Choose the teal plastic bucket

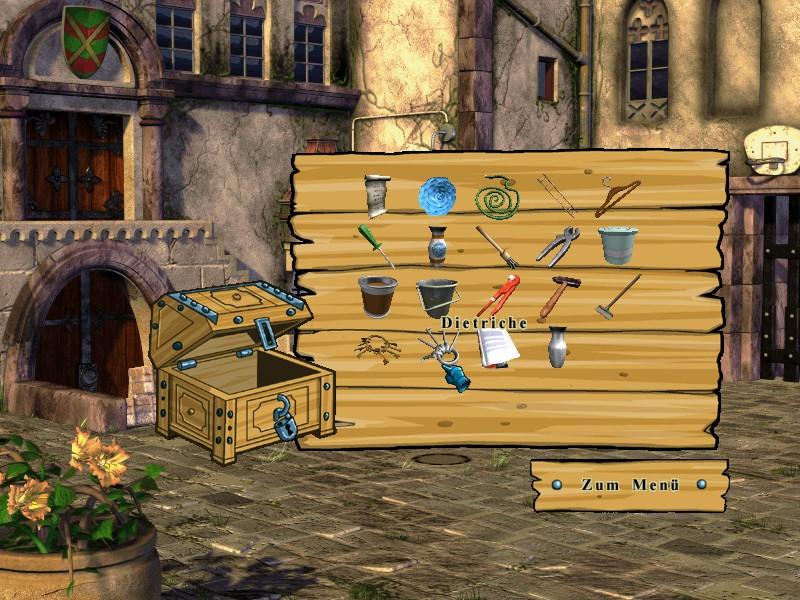618,244
